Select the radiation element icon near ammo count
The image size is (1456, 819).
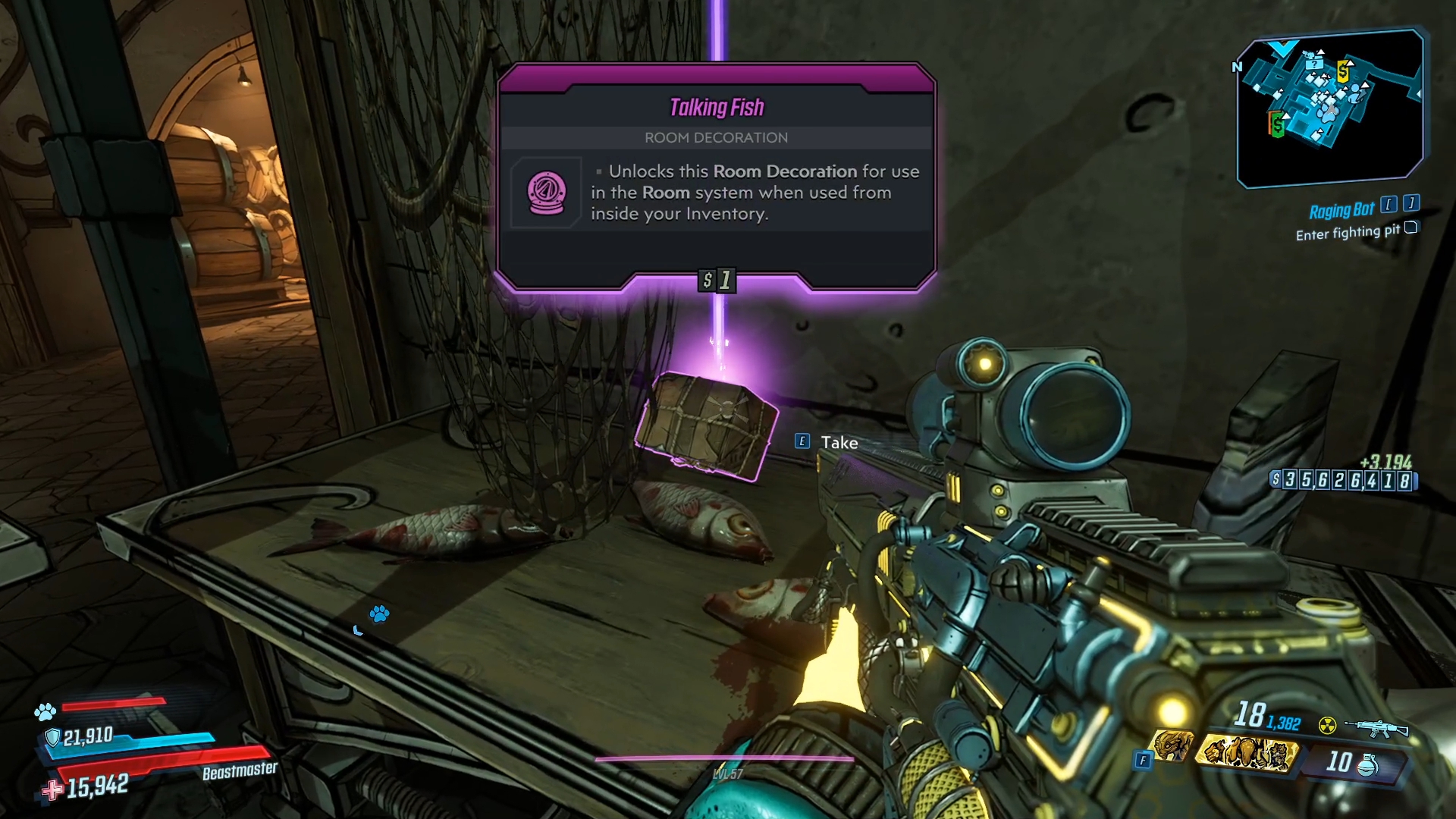click(1327, 724)
